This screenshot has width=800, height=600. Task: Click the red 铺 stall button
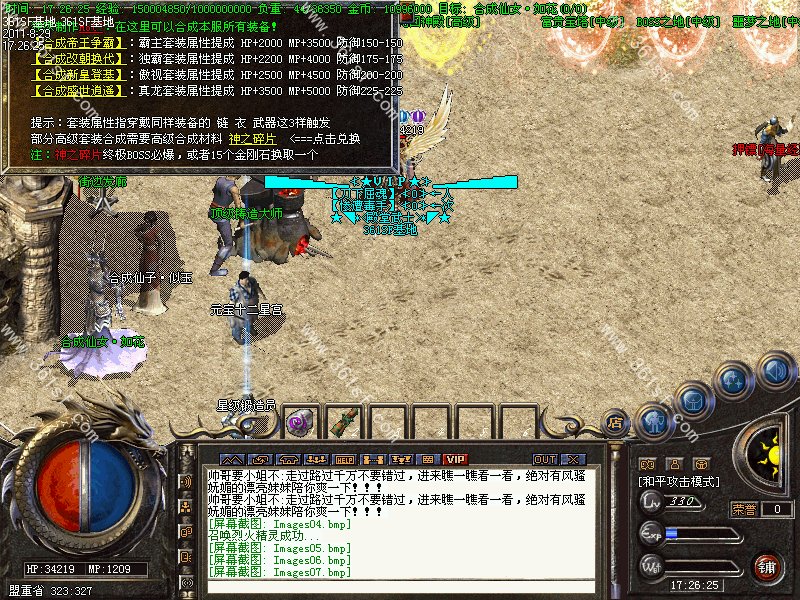(x=767, y=566)
